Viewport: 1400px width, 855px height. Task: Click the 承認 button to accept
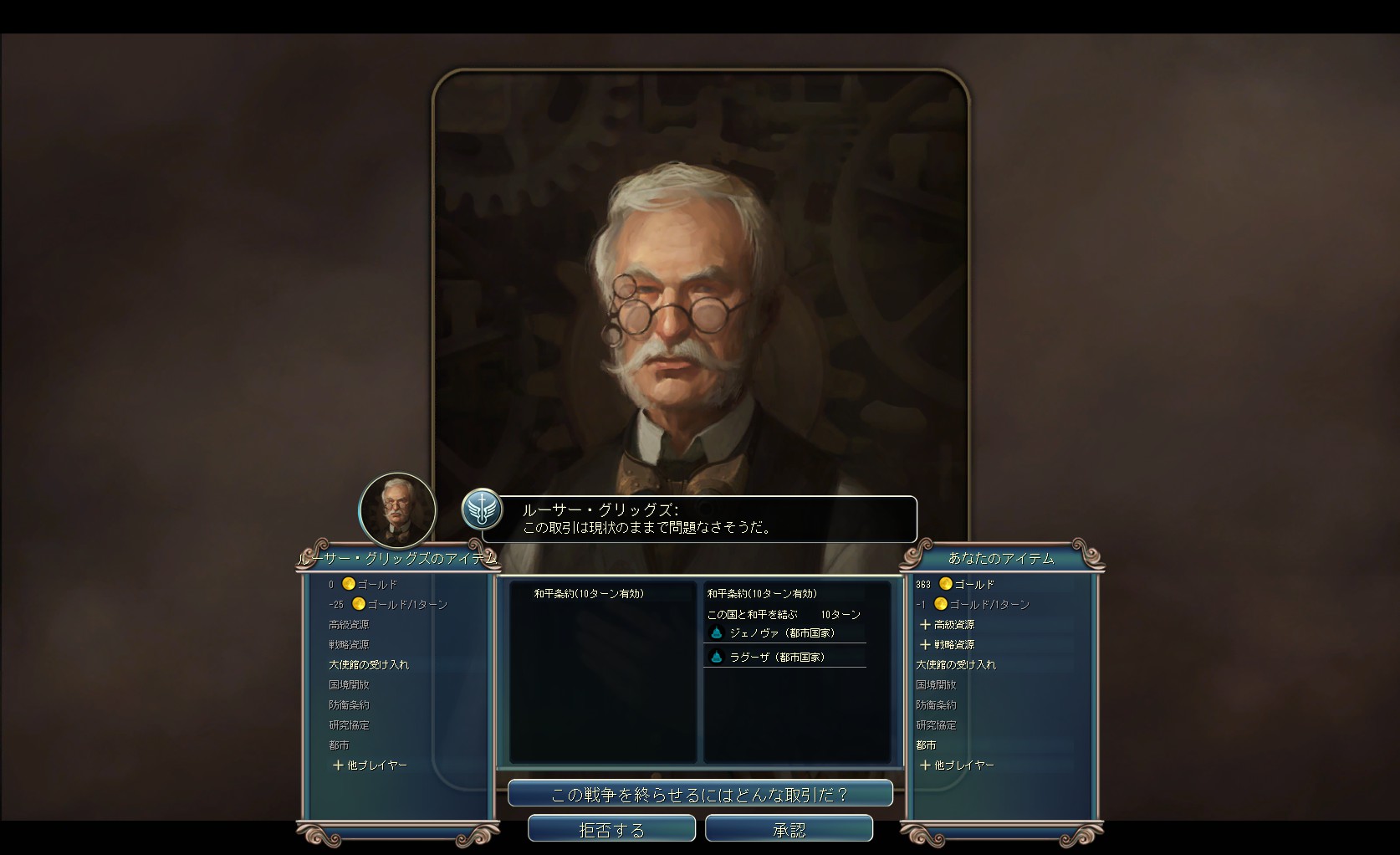(789, 828)
